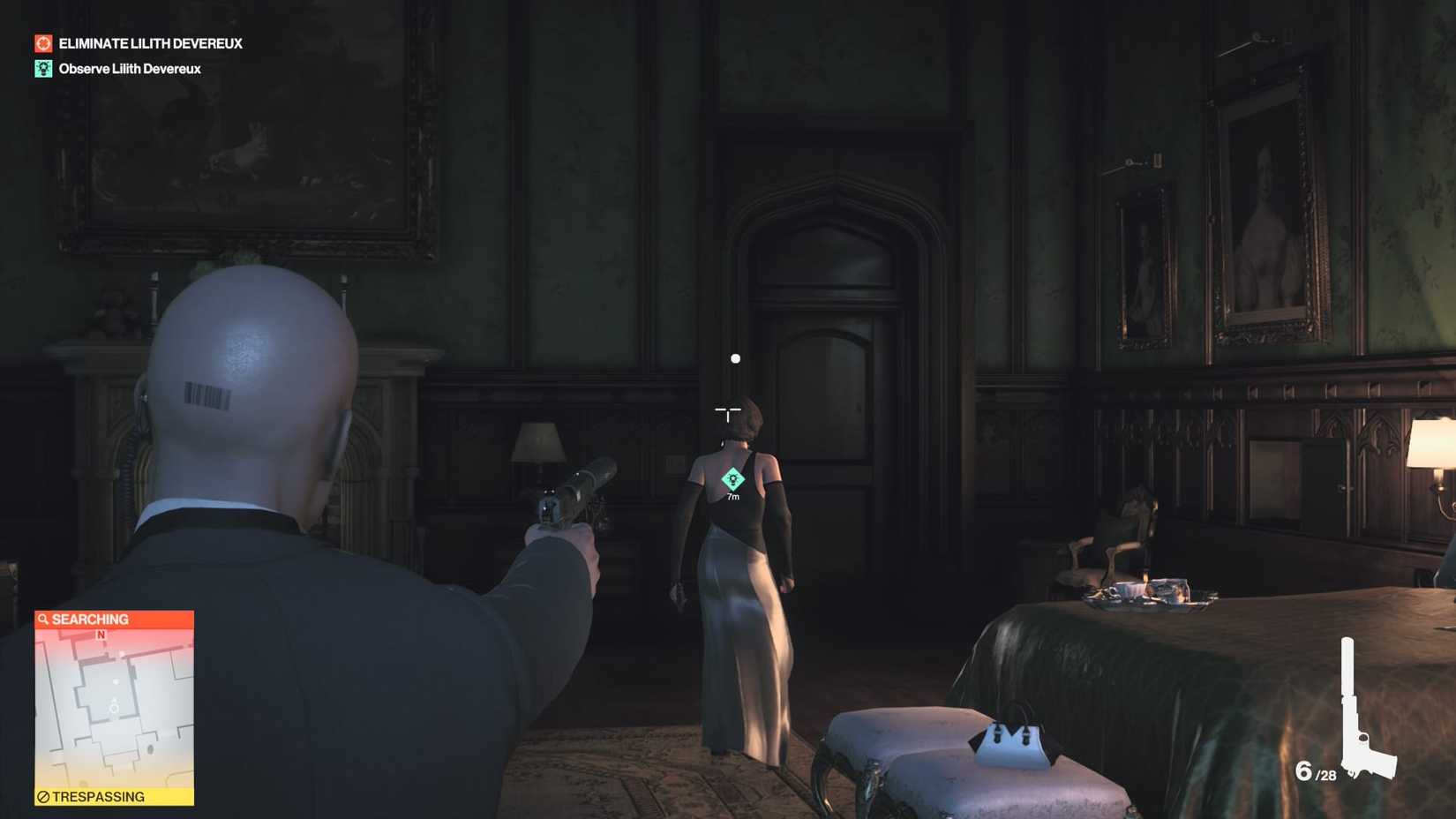Expand the objectives list in the top-left

click(x=141, y=55)
